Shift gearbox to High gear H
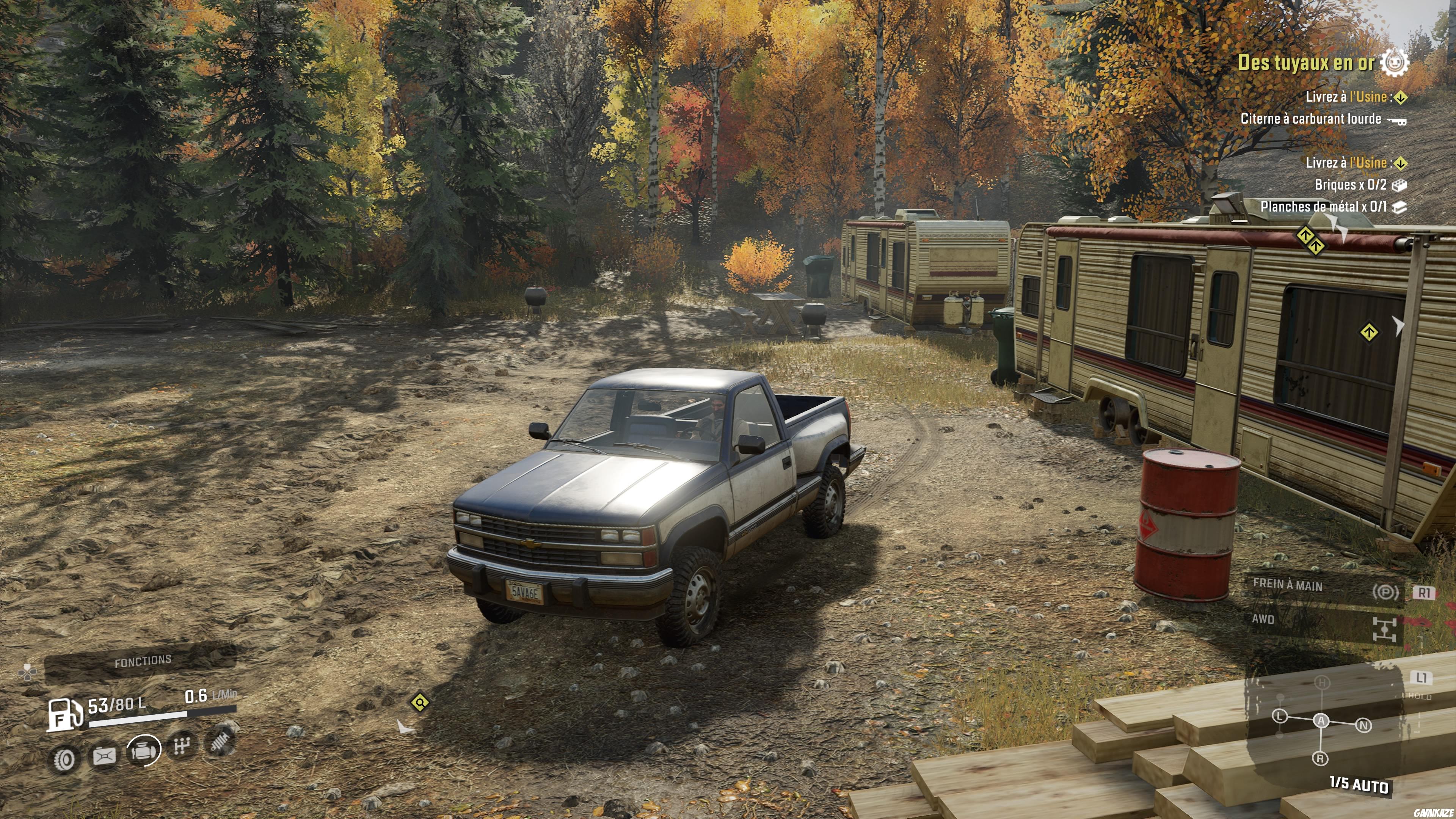 [1322, 683]
